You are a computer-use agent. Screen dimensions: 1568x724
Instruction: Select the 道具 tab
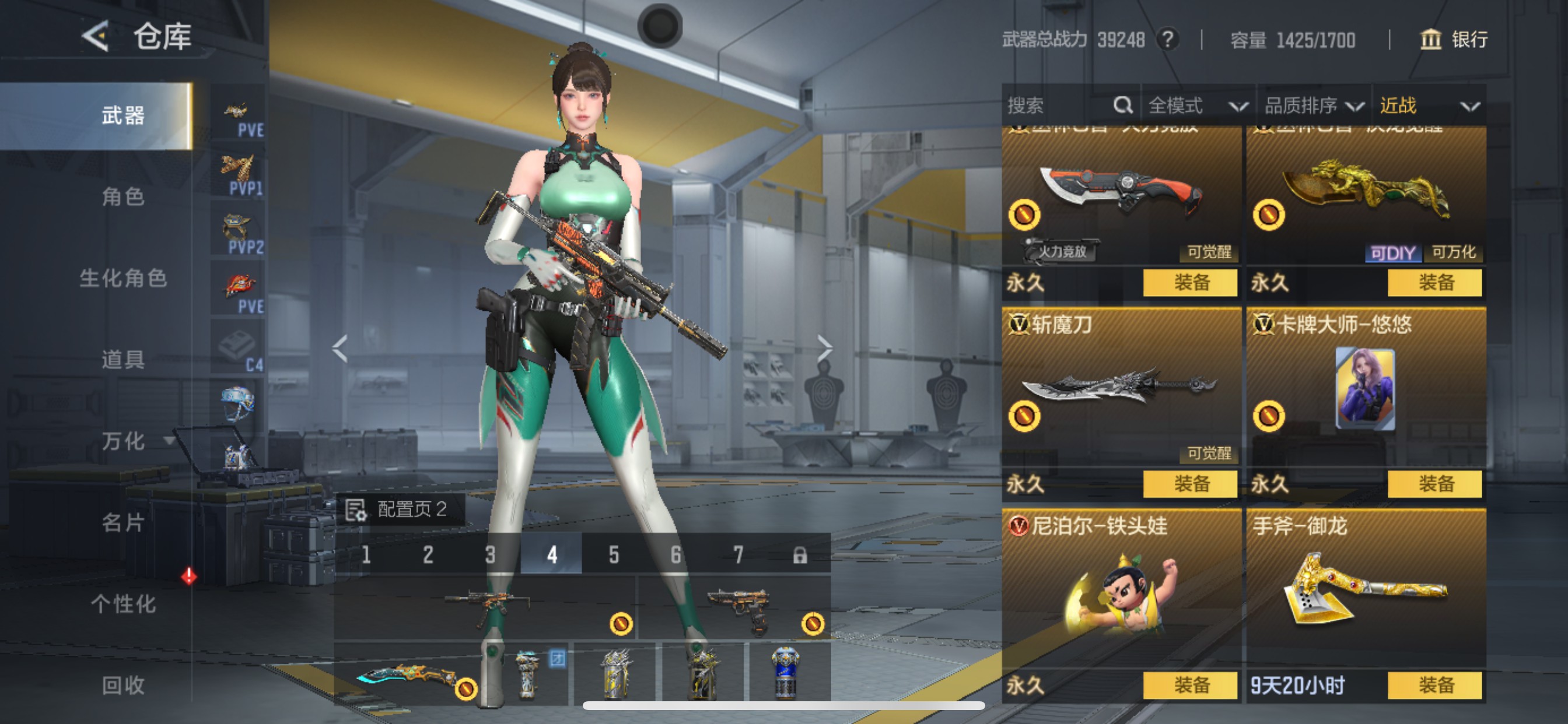coord(123,360)
